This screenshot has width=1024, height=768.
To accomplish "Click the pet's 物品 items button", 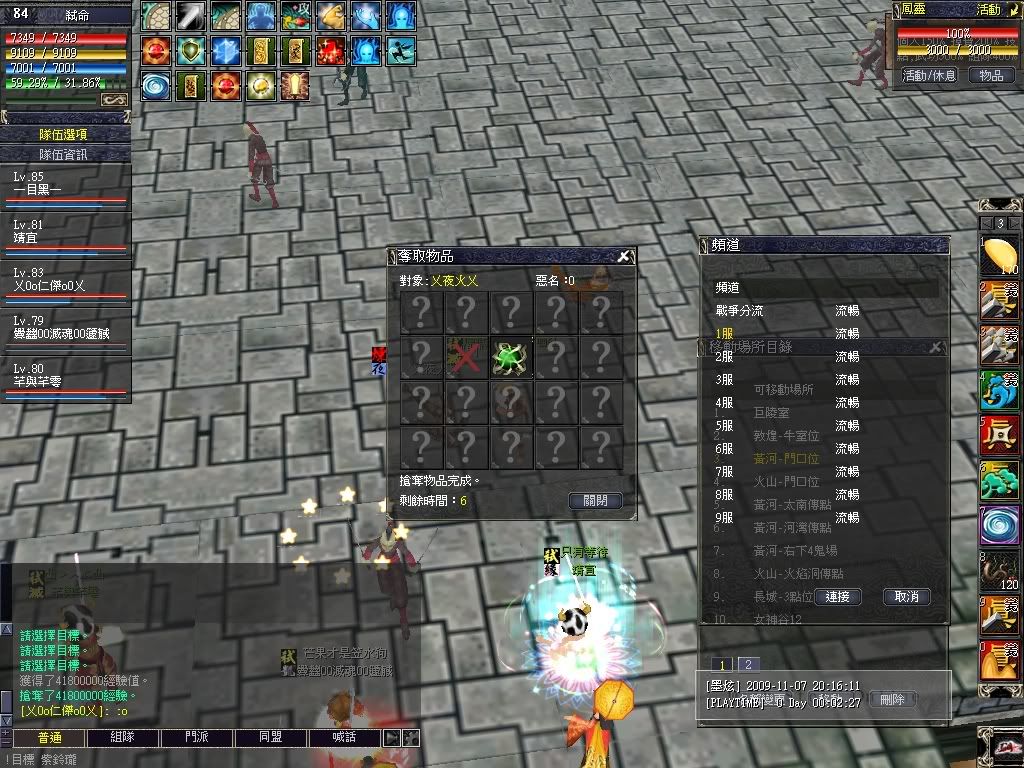I will tap(990, 75).
